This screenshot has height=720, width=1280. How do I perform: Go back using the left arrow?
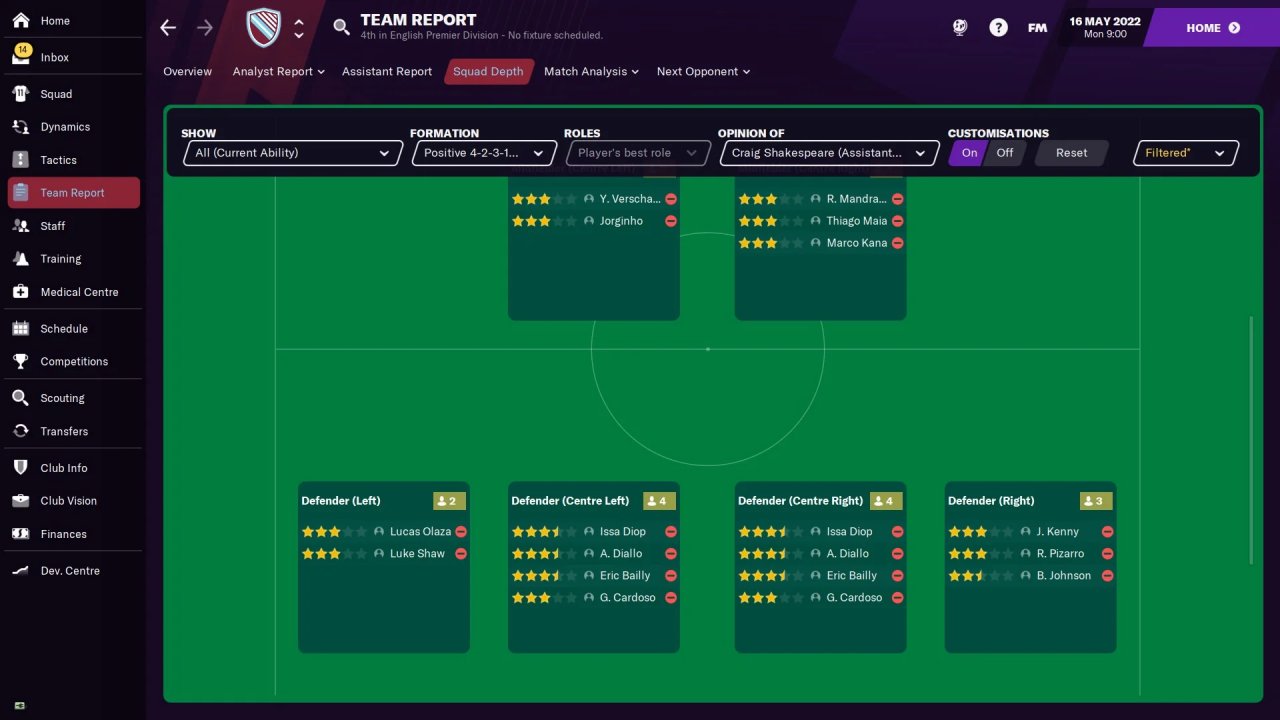click(168, 28)
